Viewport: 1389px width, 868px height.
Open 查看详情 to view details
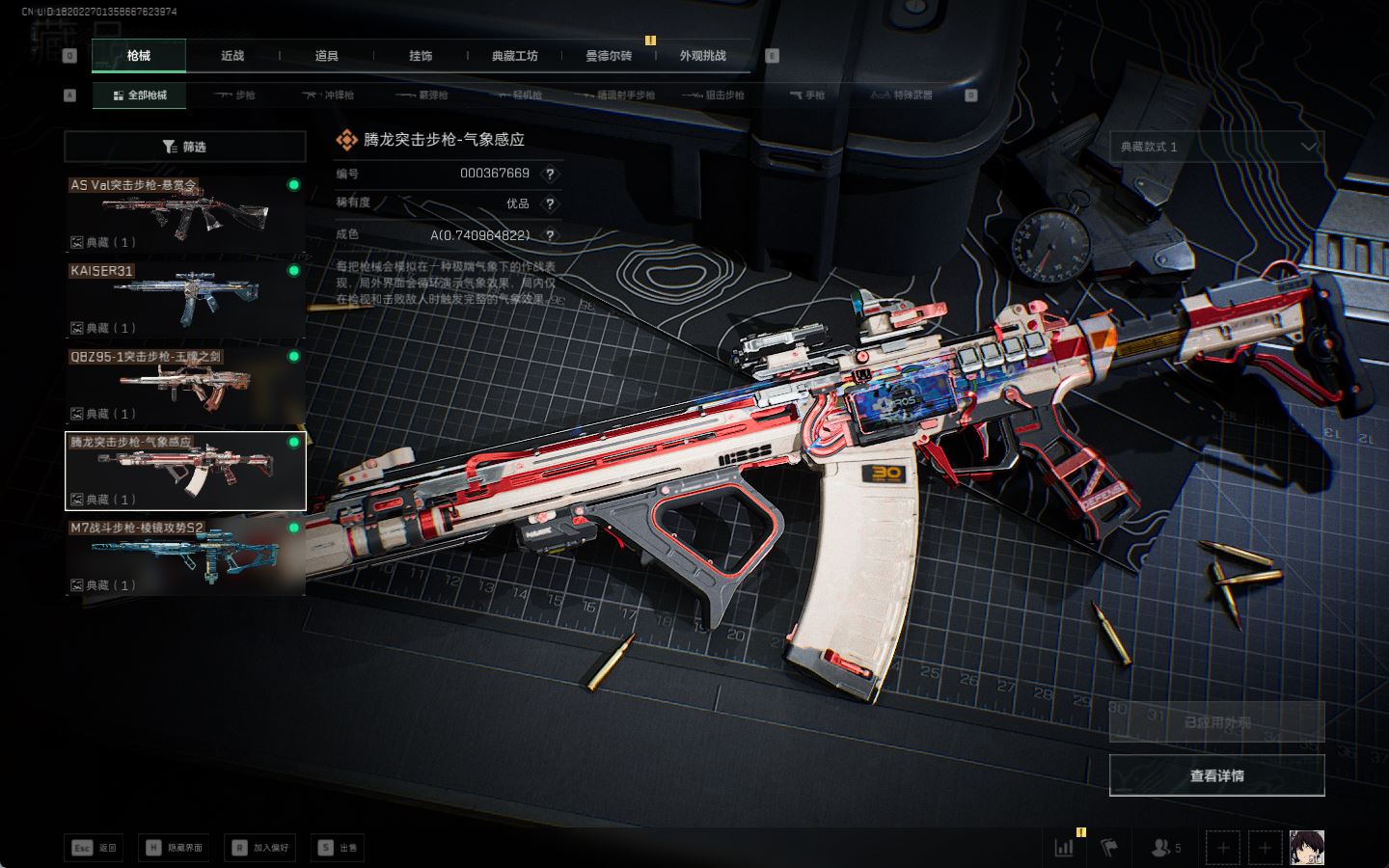[1216, 775]
